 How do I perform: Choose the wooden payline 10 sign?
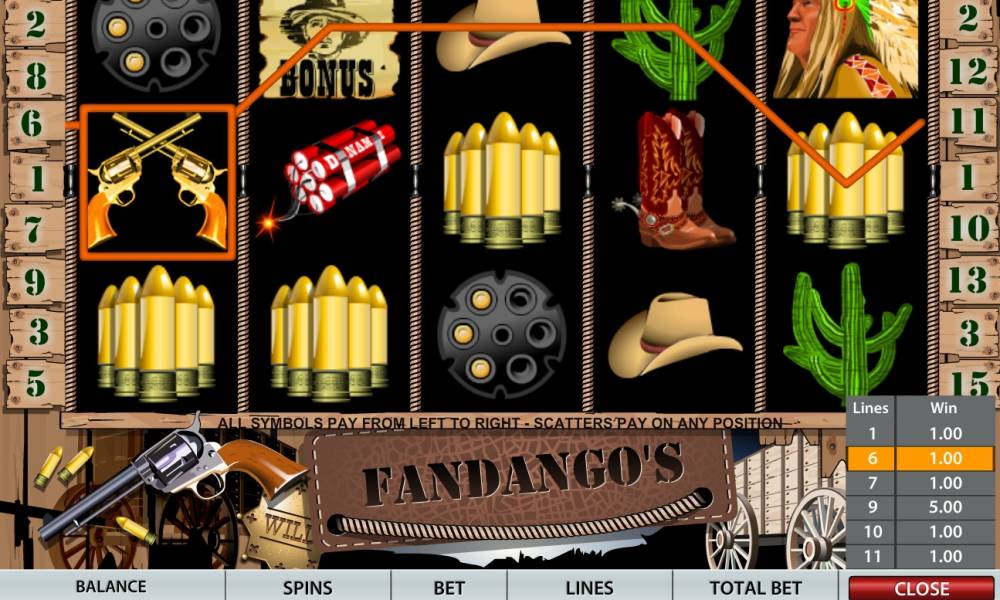968,229
